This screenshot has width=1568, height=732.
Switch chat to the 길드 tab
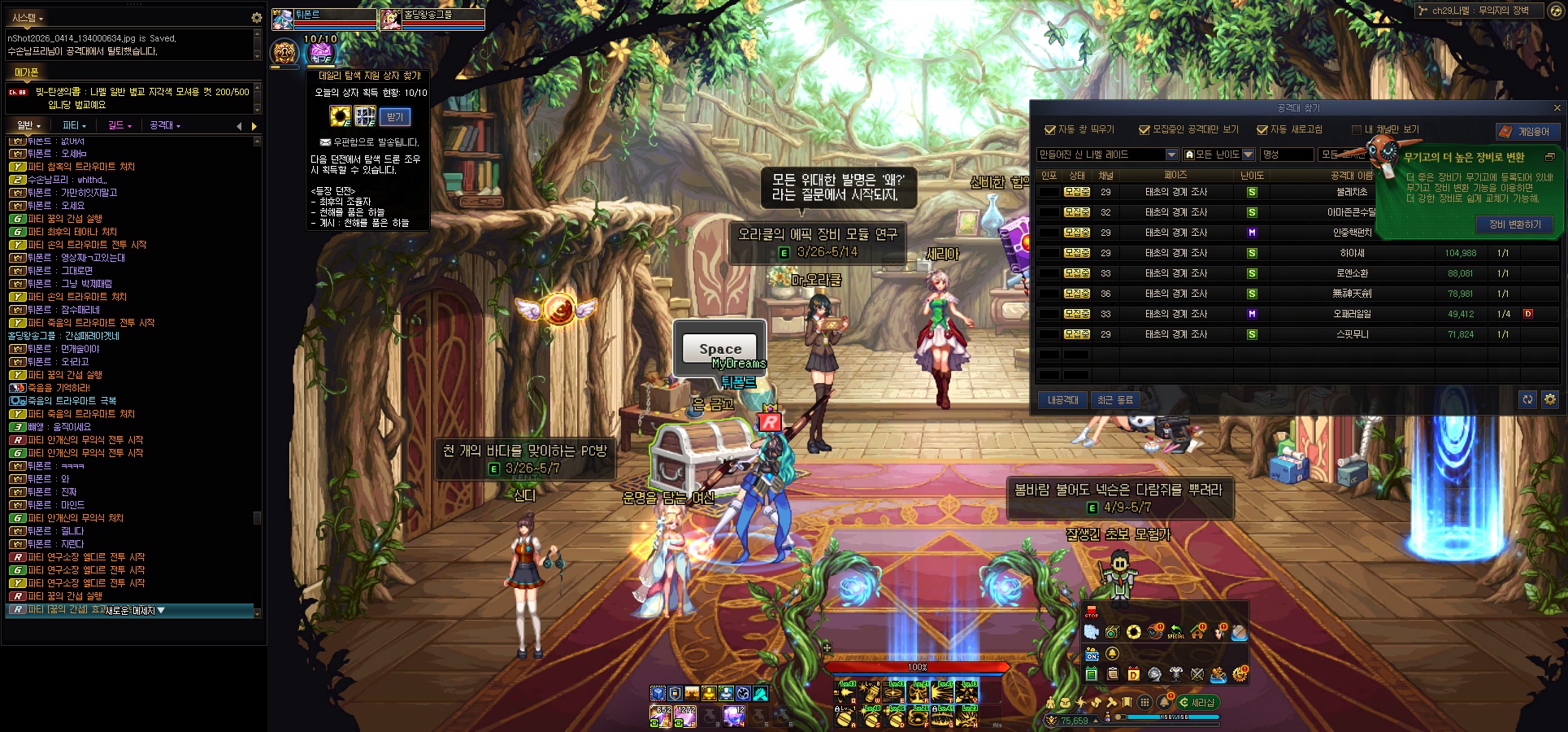pyautogui.click(x=119, y=125)
